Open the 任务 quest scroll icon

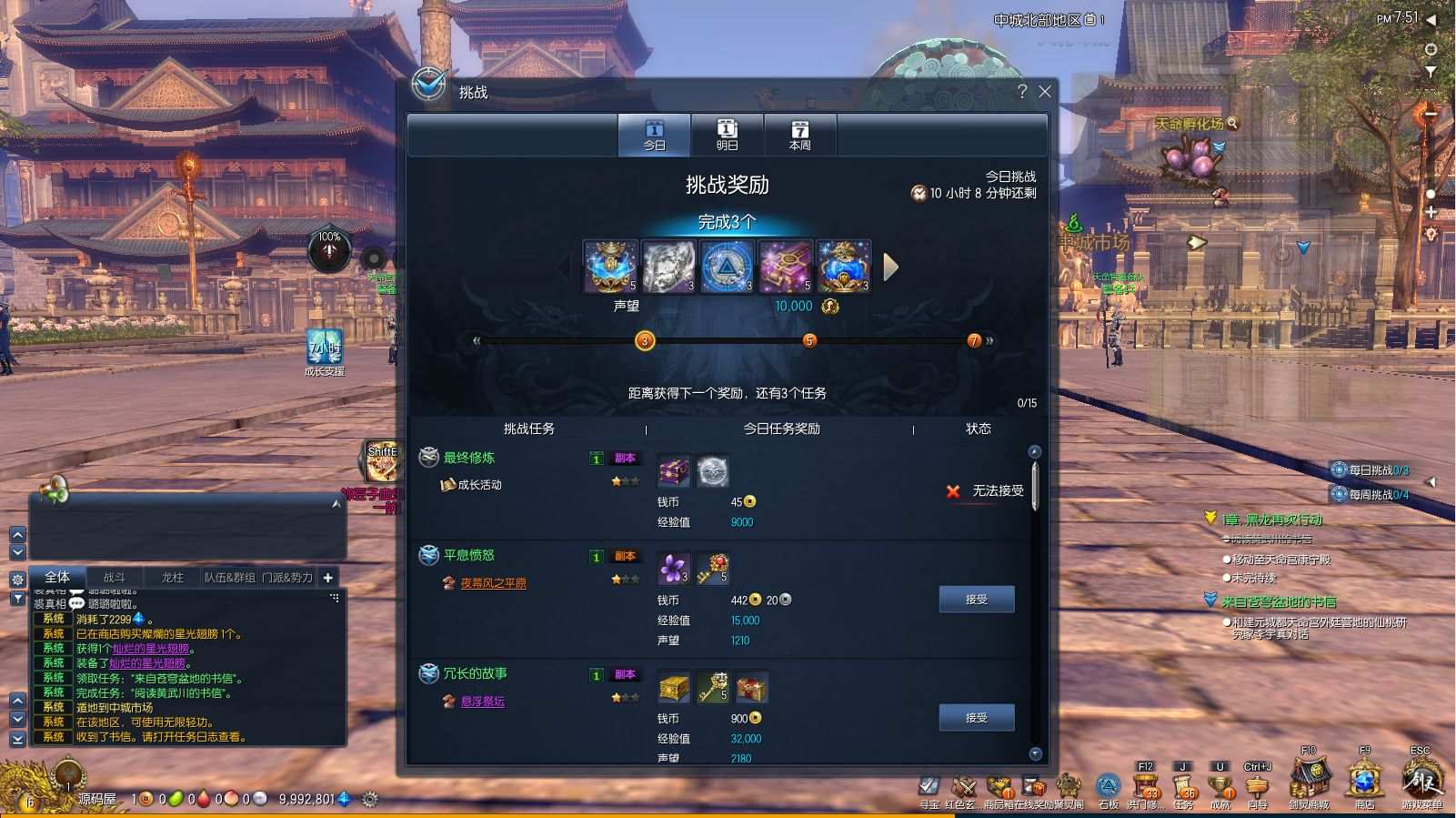1182,787
